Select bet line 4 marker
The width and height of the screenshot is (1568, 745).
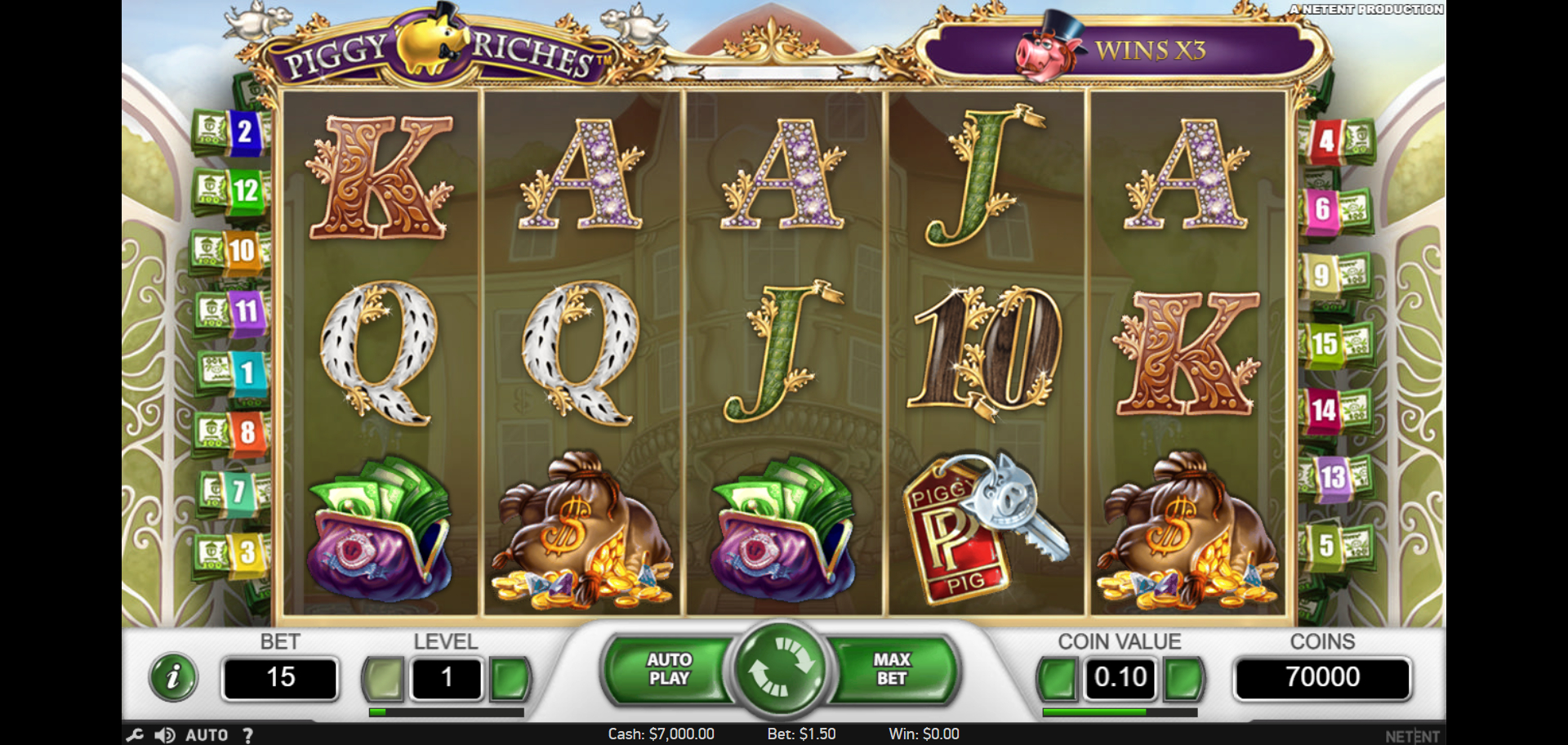coord(1327,141)
